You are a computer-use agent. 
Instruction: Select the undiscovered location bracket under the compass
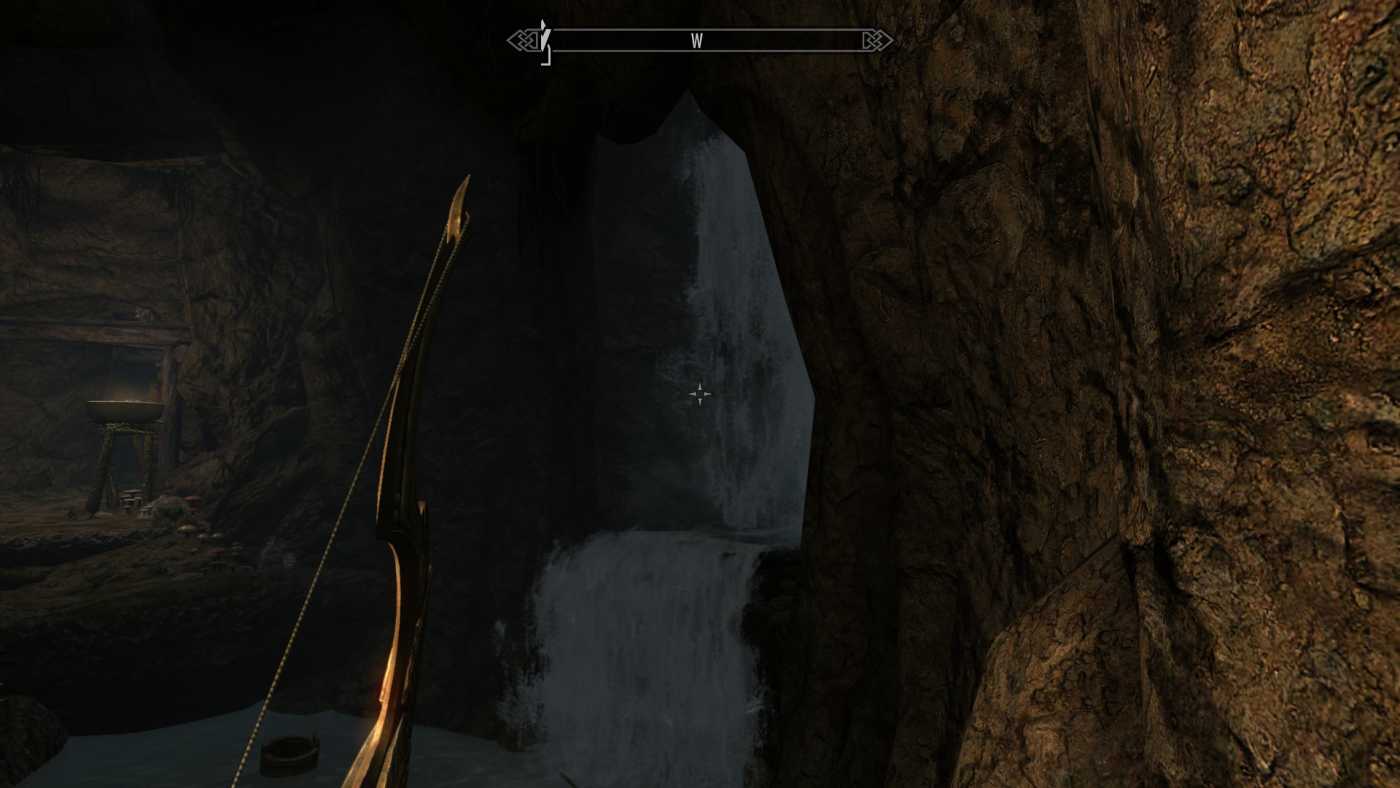click(546, 57)
